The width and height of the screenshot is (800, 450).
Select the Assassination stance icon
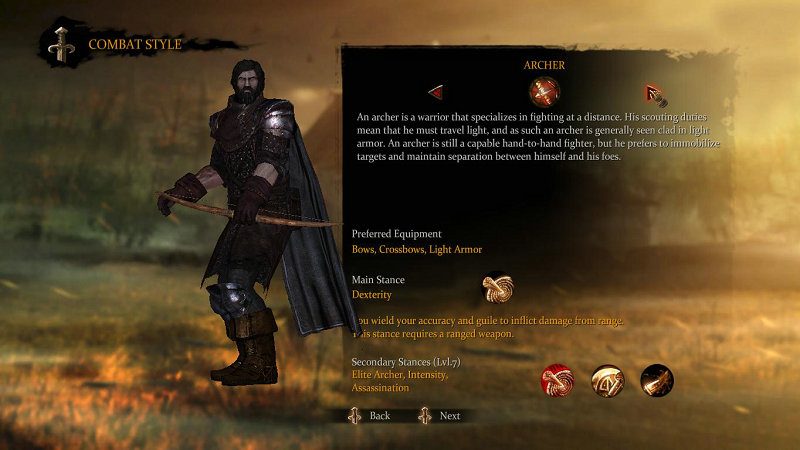657,380
